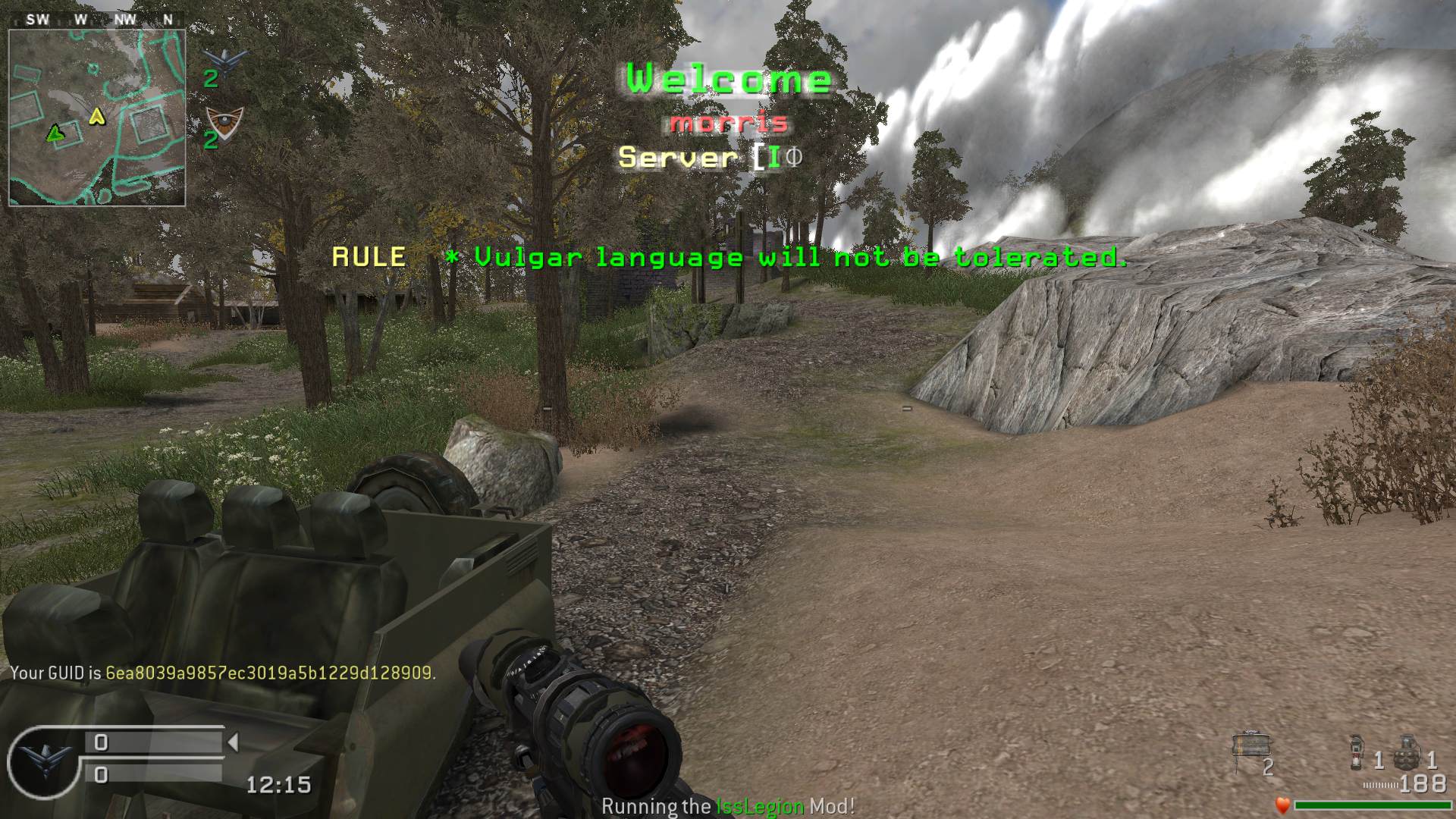1456x819 pixels.
Task: Click the shield team emblem beside the minimap
Action: 224,121
